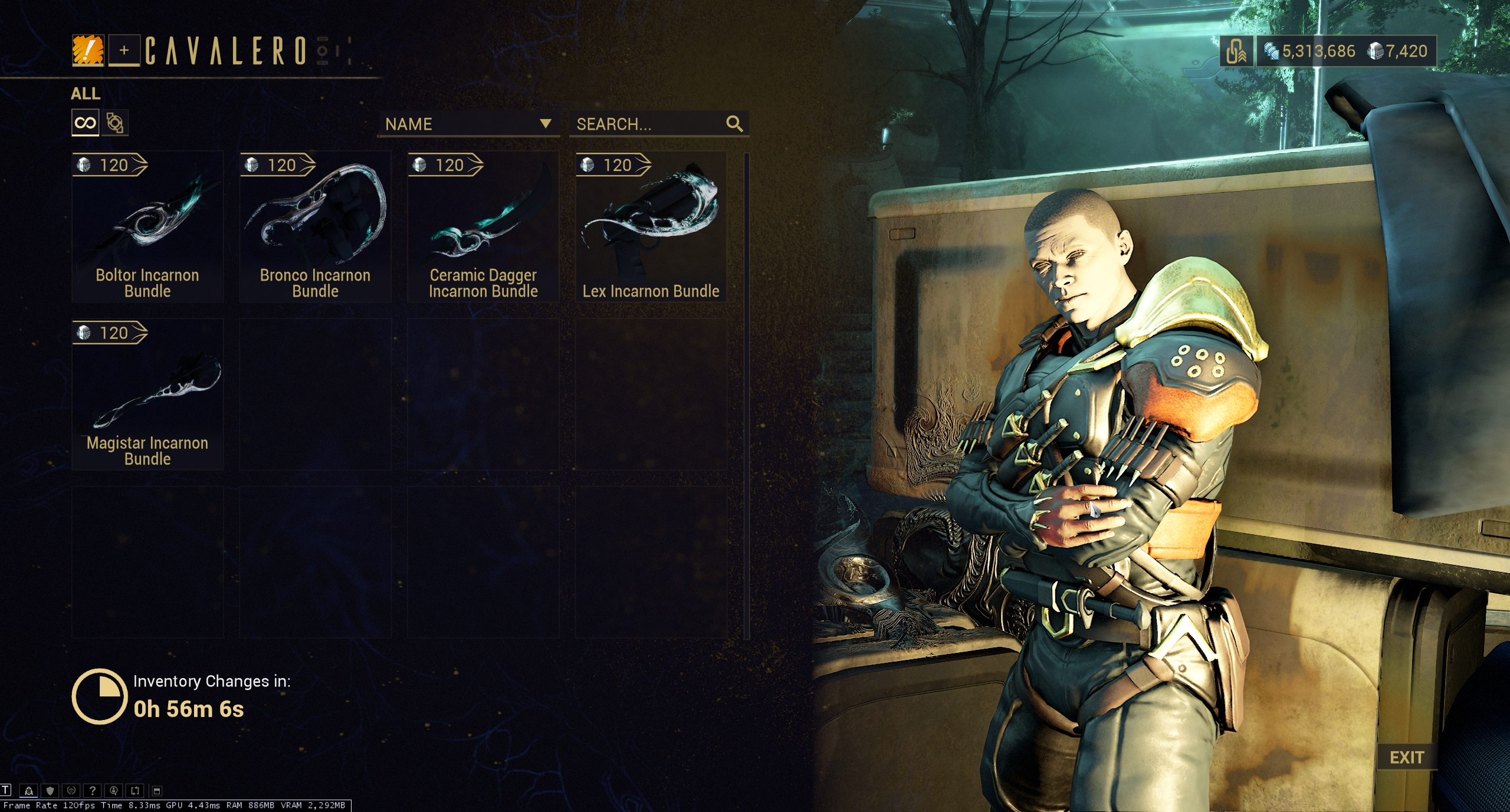Screen dimensions: 1510x812
Task: Click the question mark icon in bottom toolbar
Action: point(93,791)
